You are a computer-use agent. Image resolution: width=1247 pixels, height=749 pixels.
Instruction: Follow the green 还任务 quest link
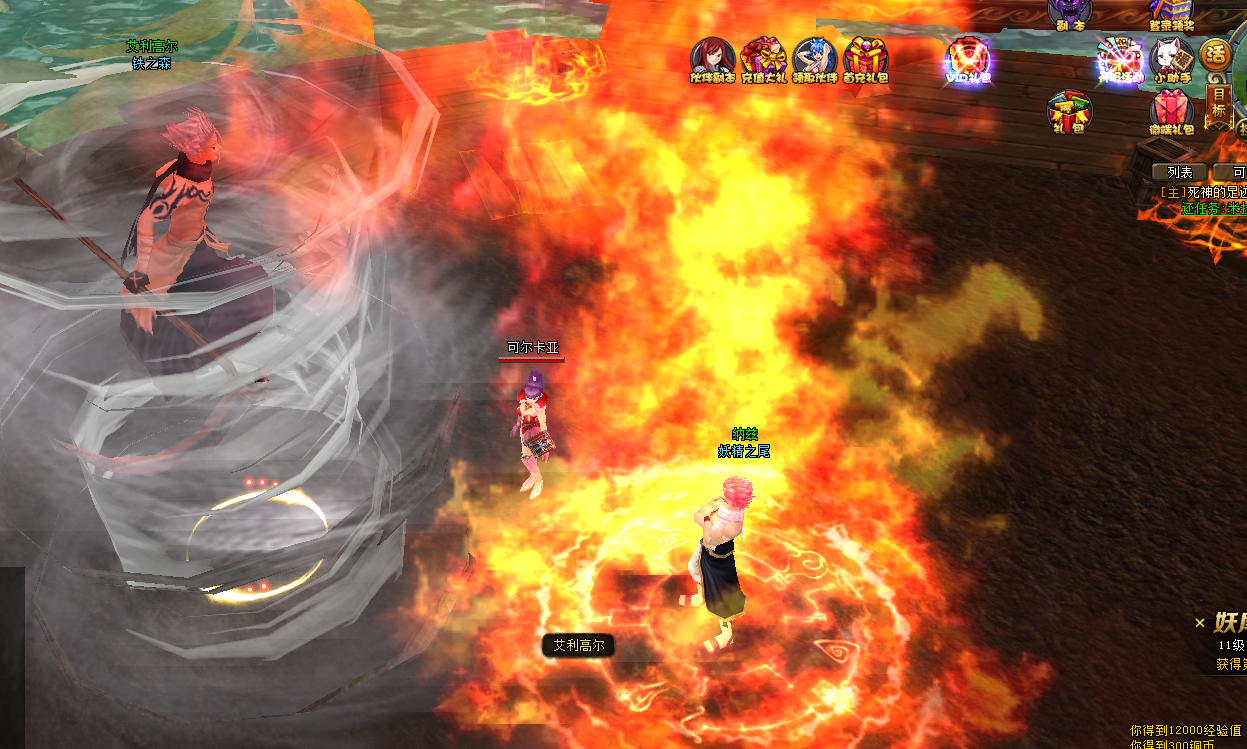tap(1211, 208)
